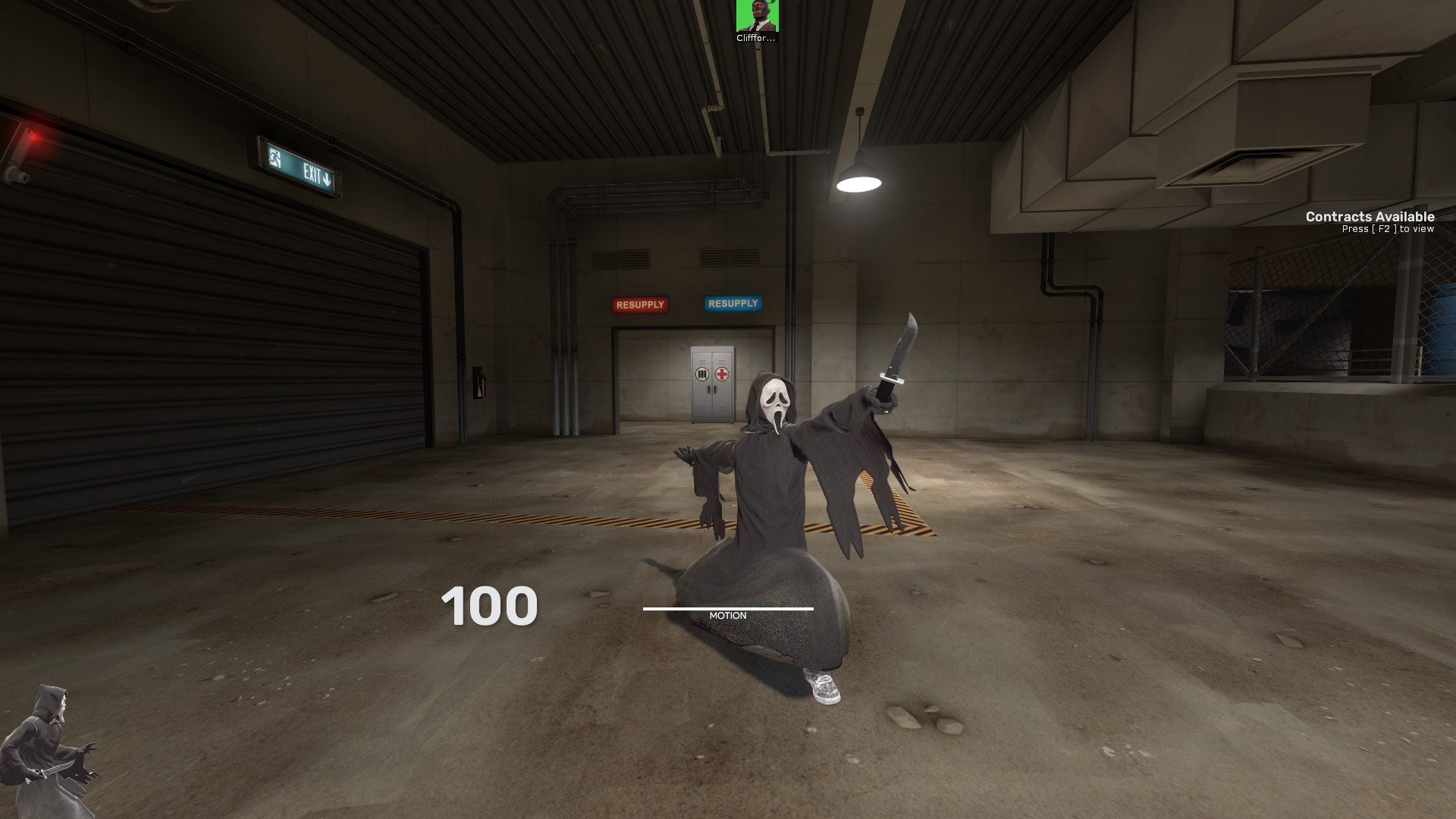
Task: Click Press [F2] to view contracts link
Action: tap(1388, 228)
